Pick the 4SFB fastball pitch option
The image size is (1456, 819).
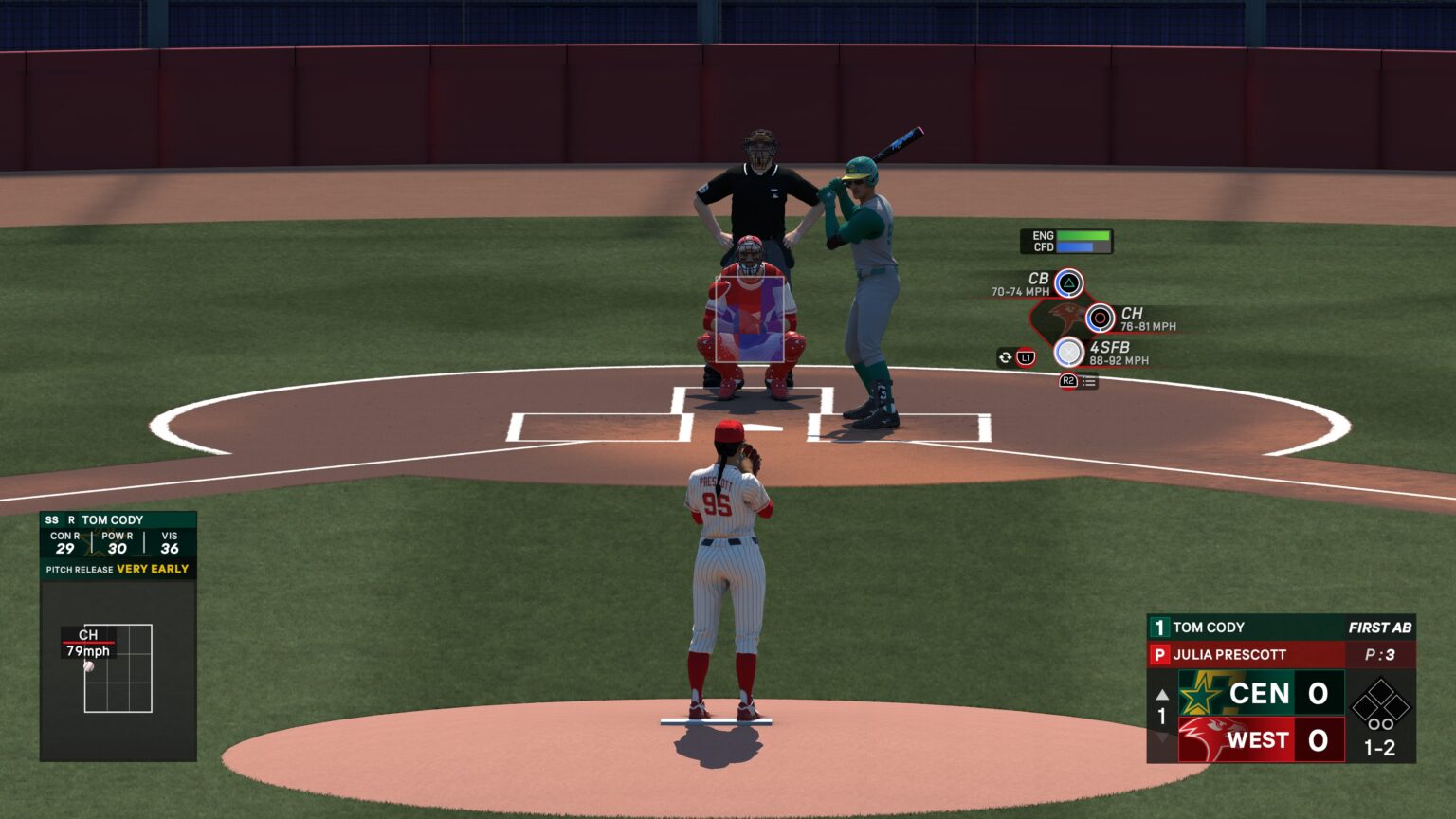pos(1069,353)
